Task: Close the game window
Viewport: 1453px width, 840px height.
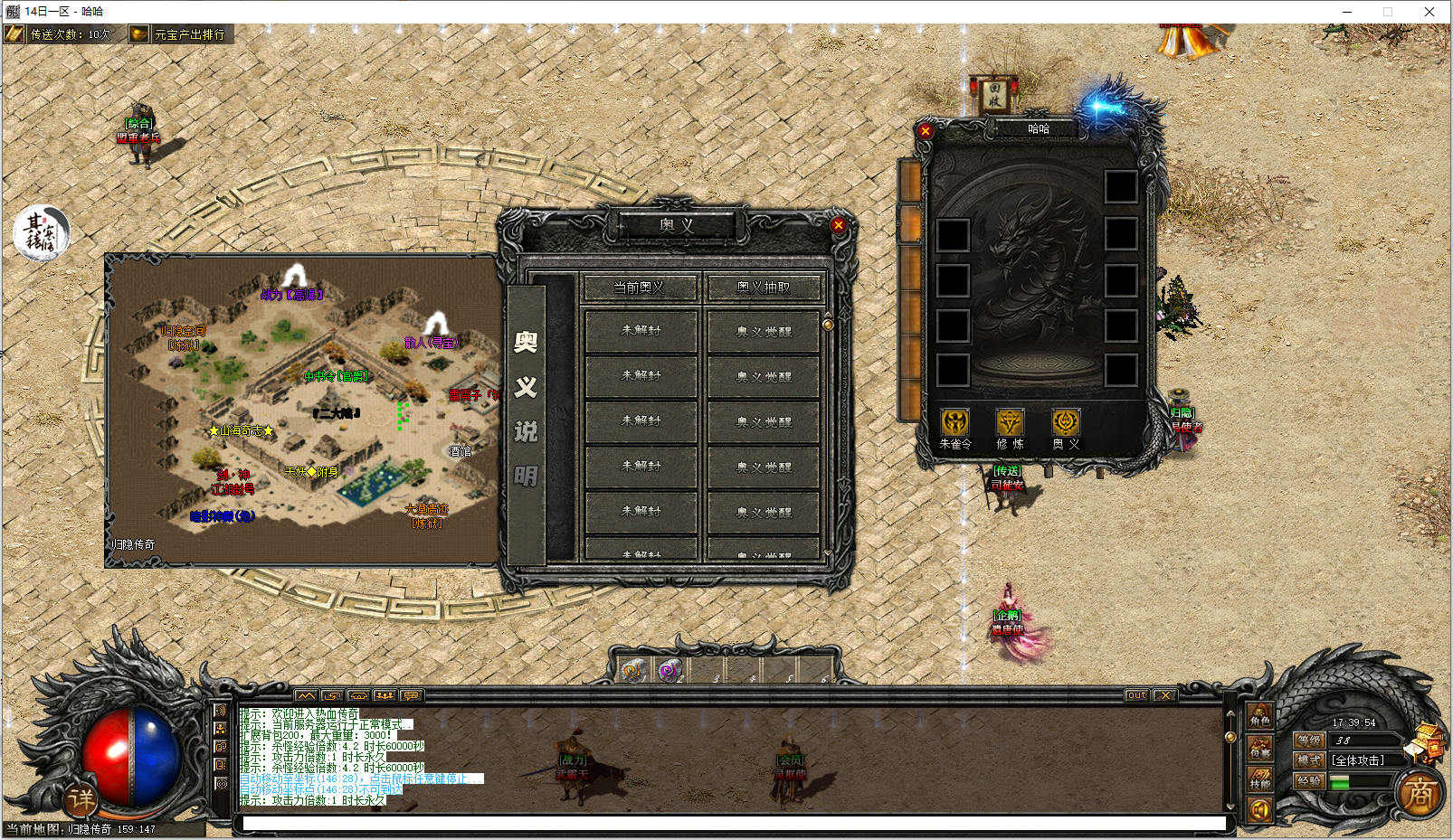Action: tap(1429, 12)
